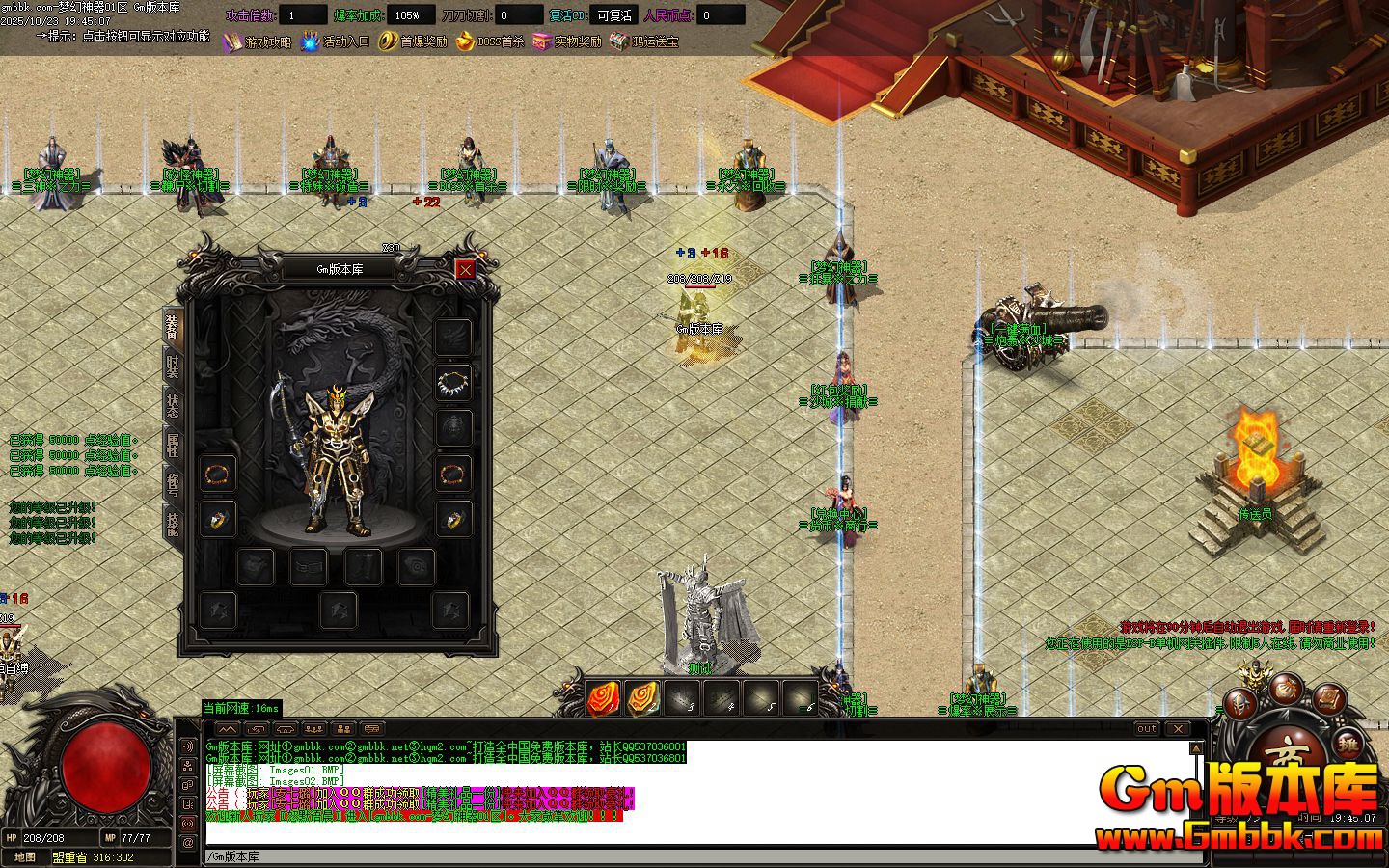The height and width of the screenshot is (868, 1389).
Task: Select the right ring equipment slot
Action: tap(453, 520)
